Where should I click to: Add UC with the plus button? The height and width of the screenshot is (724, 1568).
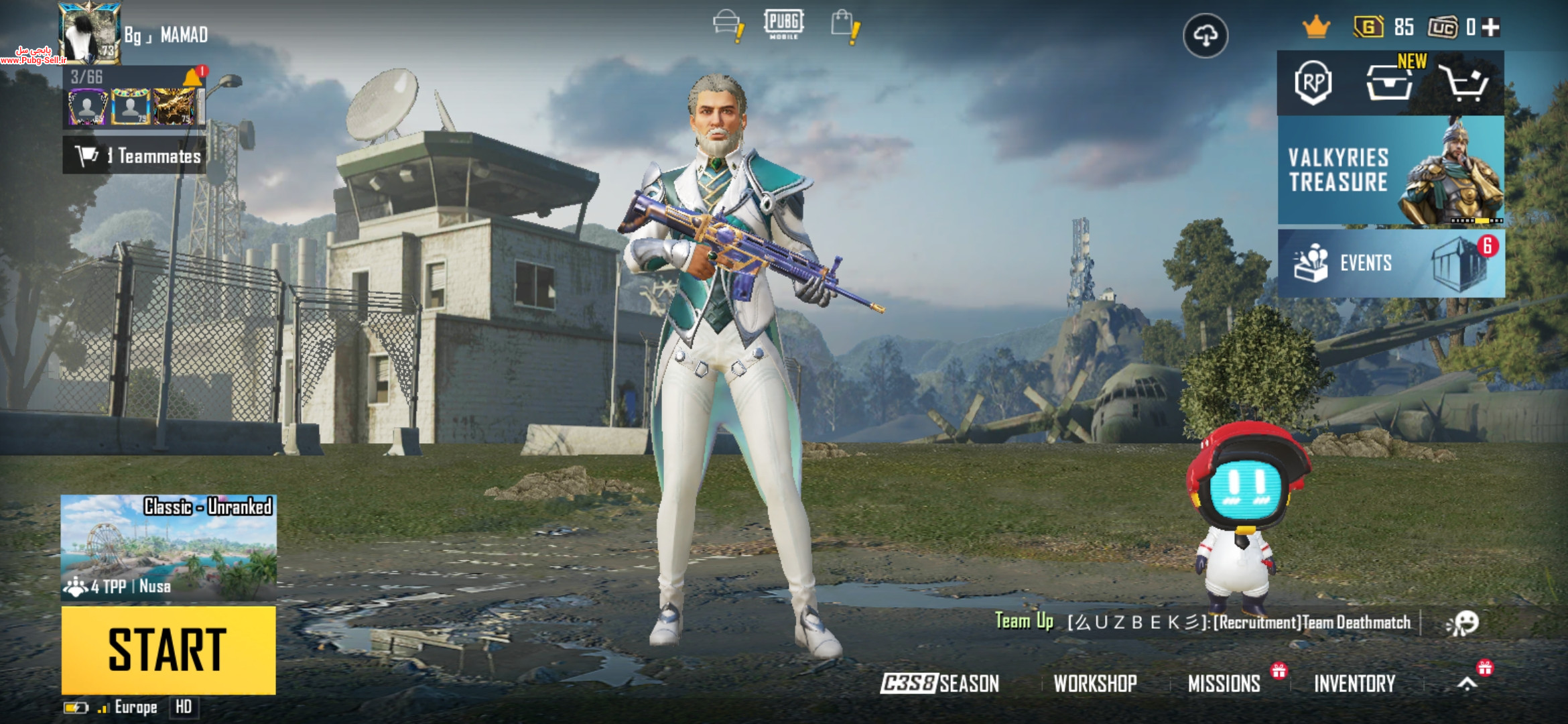point(1491,27)
